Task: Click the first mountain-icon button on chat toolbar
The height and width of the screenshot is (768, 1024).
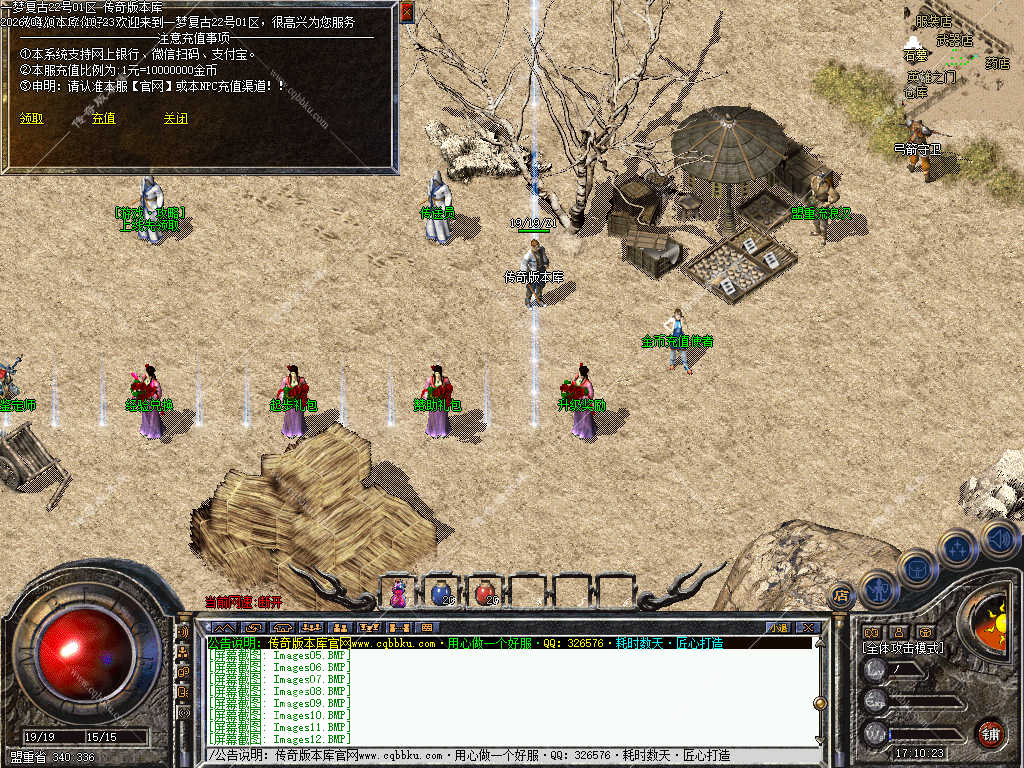Action: tap(223, 627)
